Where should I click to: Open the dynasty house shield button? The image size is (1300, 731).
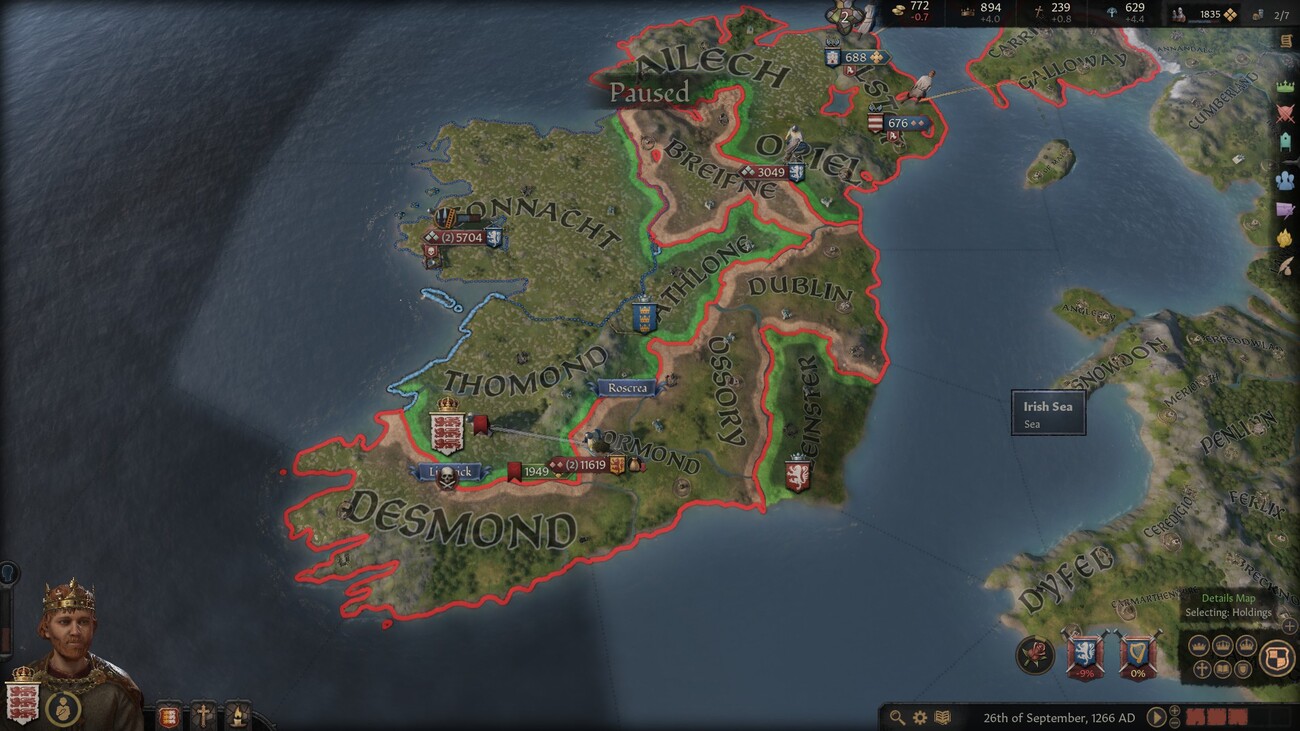coord(170,715)
